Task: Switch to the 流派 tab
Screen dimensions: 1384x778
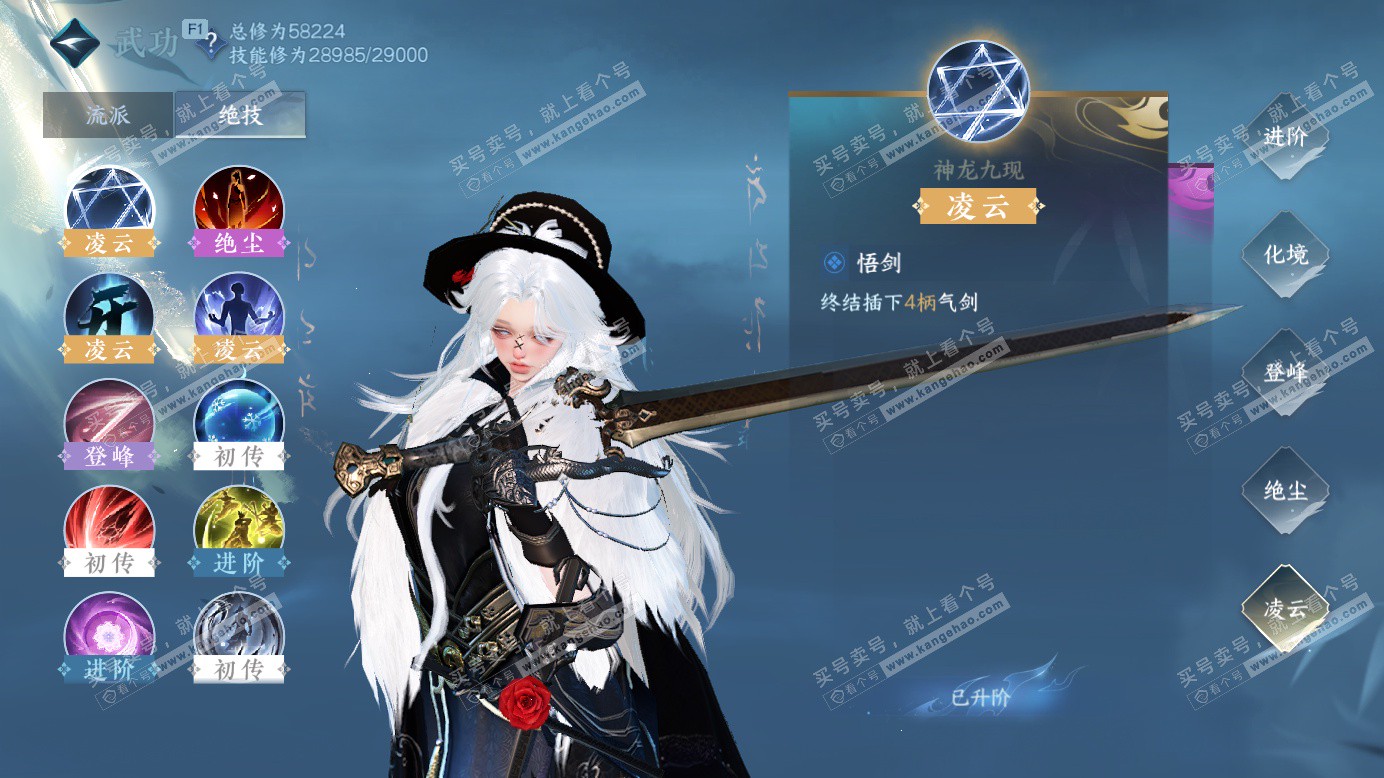Action: (108, 115)
